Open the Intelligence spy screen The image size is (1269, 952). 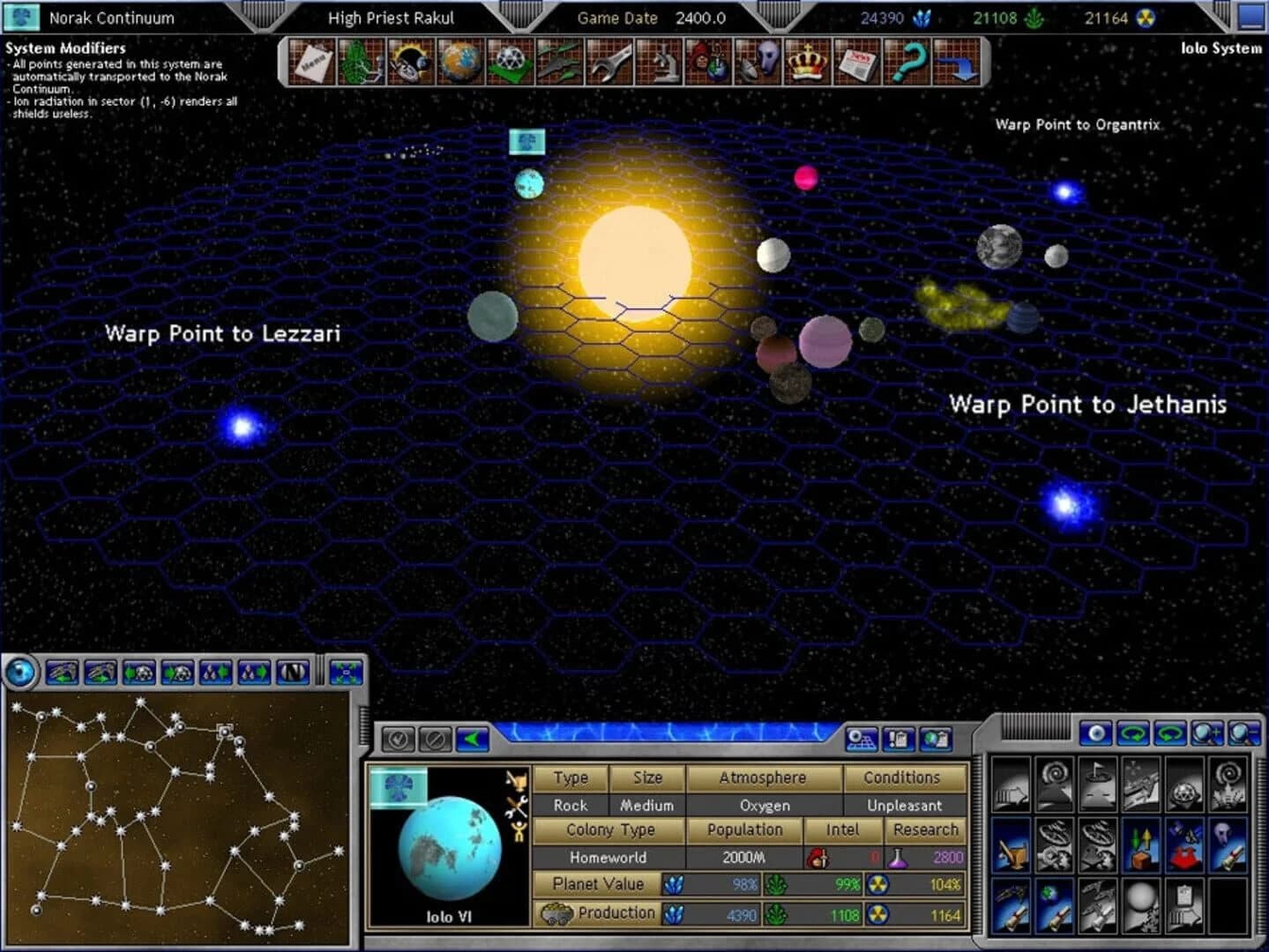(x=711, y=63)
